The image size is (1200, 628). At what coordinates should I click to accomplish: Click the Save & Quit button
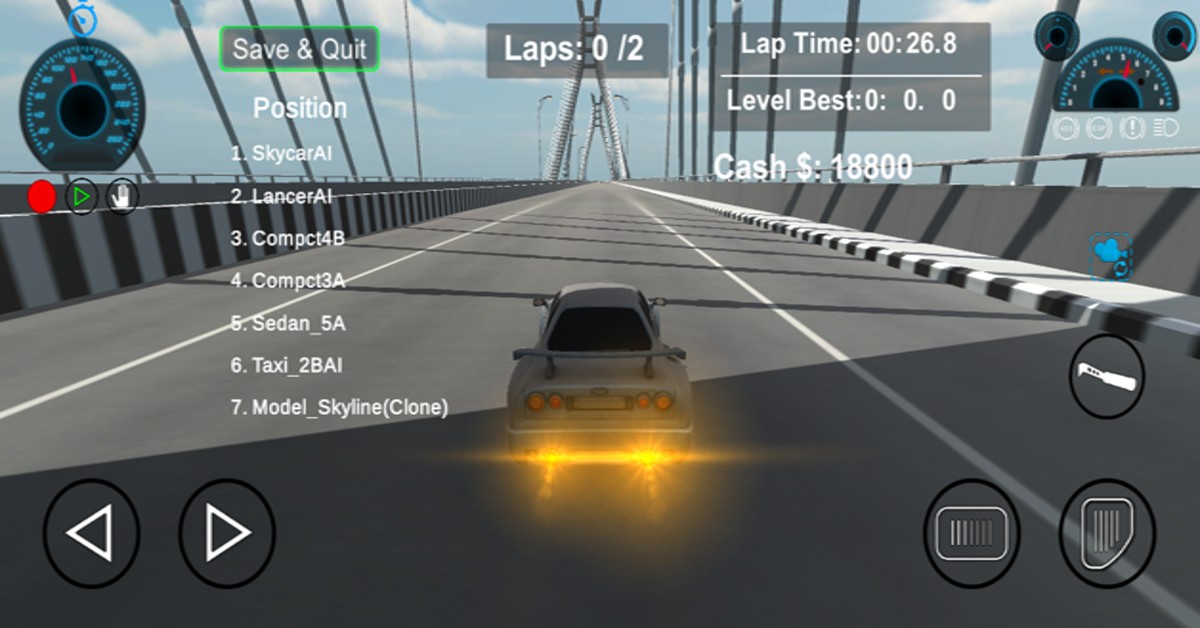tap(300, 49)
